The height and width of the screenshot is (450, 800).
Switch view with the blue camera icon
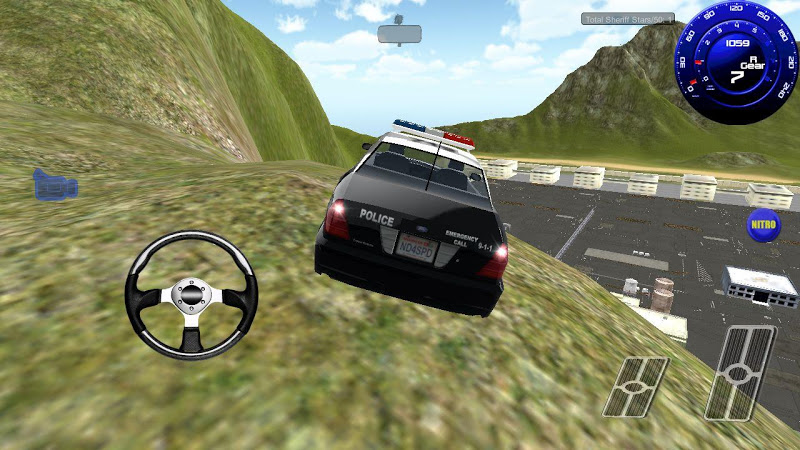pos(55,185)
